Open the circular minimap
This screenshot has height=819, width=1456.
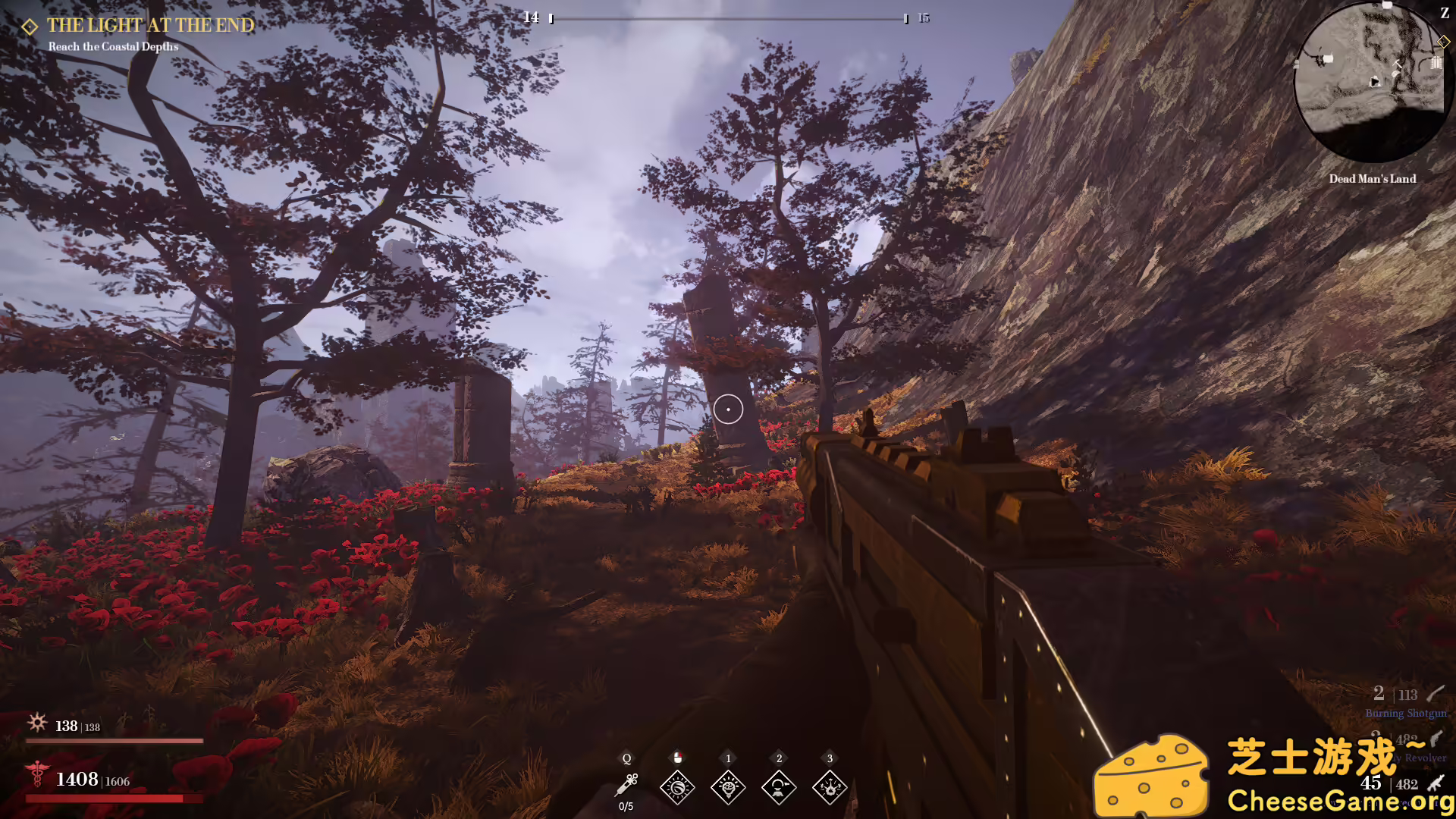coord(1371,82)
